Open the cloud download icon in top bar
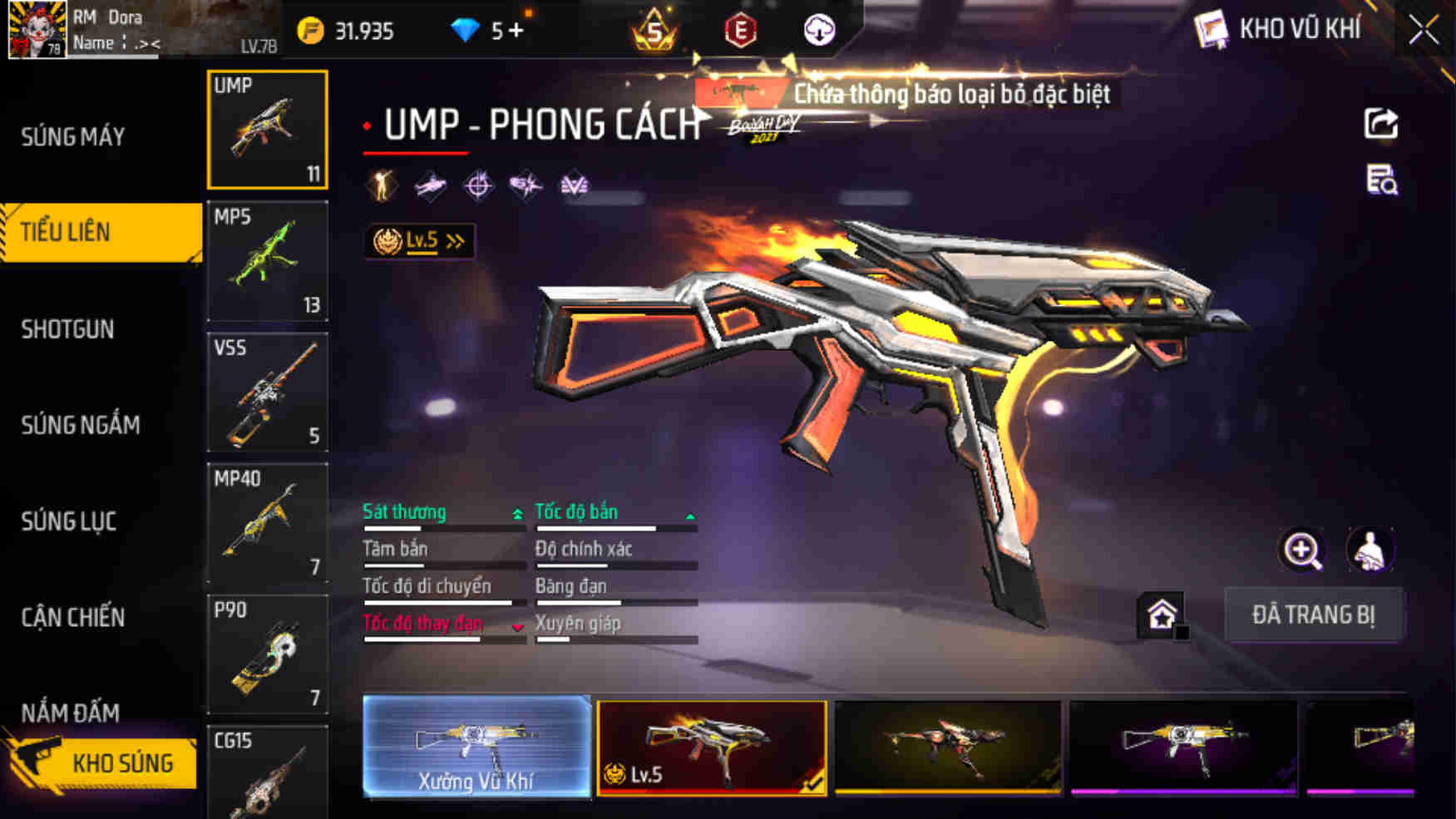Screen dimensions: 1456x819 click(820, 27)
